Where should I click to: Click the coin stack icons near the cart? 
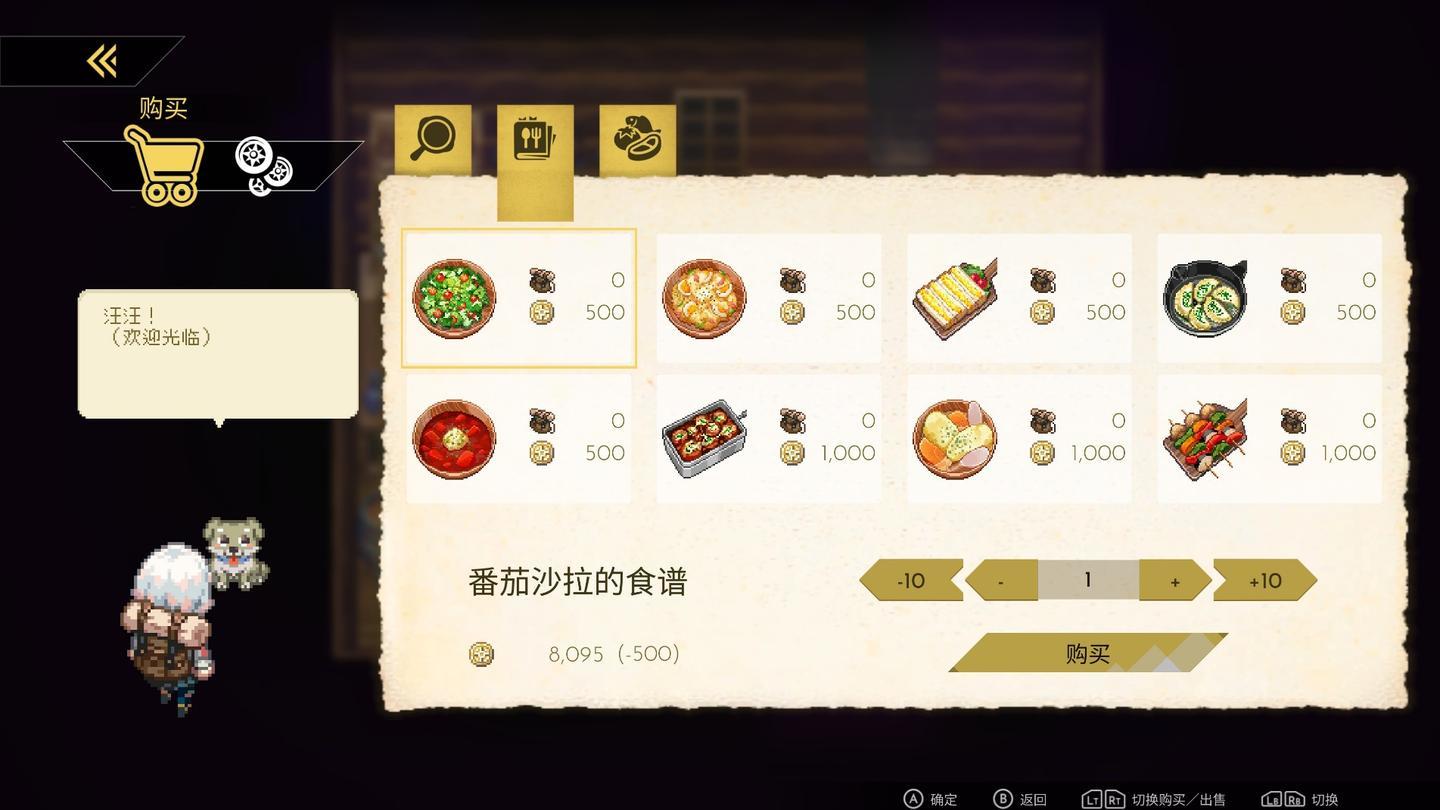pyautogui.click(x=262, y=166)
